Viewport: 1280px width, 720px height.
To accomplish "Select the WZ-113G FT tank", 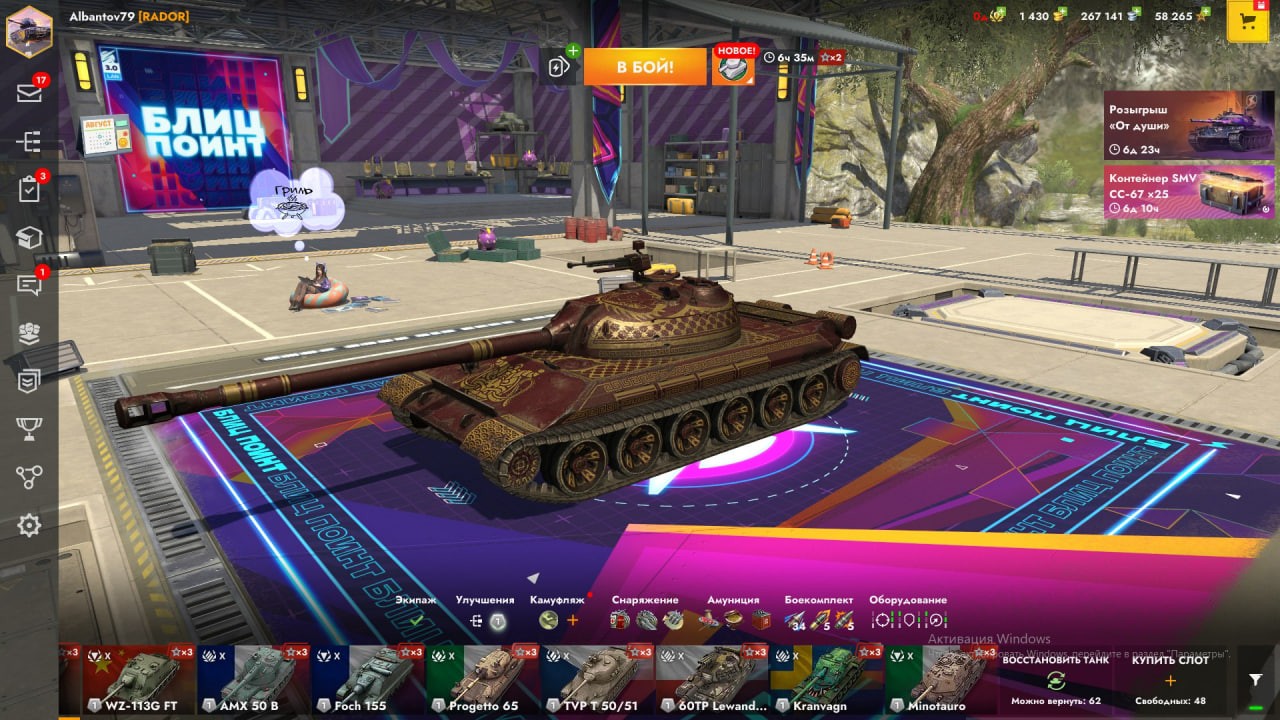I will coord(139,678).
